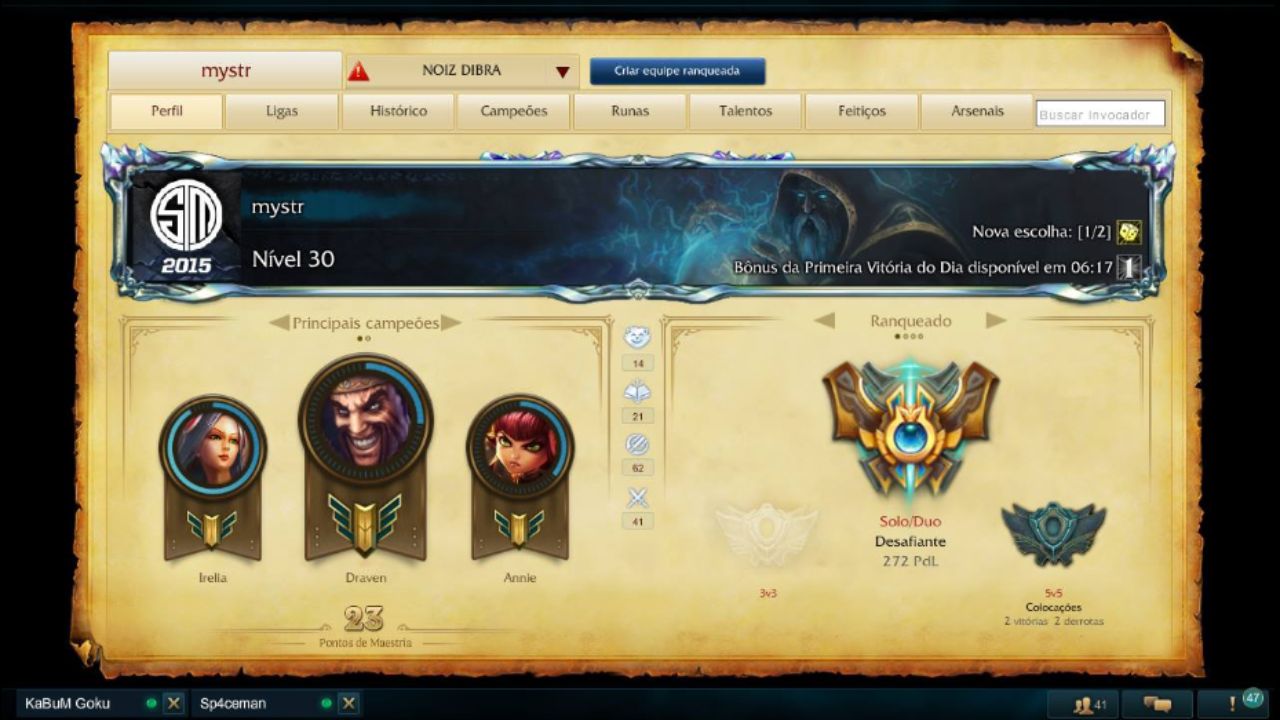Click the crossed swords stat icon

point(637,495)
